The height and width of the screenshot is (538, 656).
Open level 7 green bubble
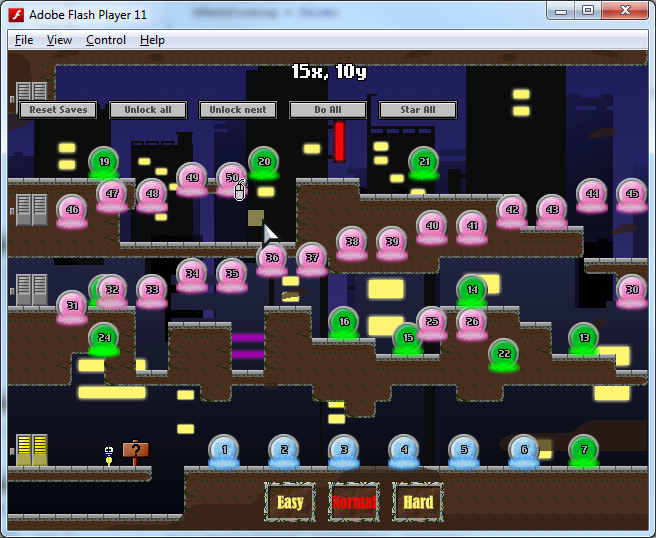pyautogui.click(x=584, y=451)
